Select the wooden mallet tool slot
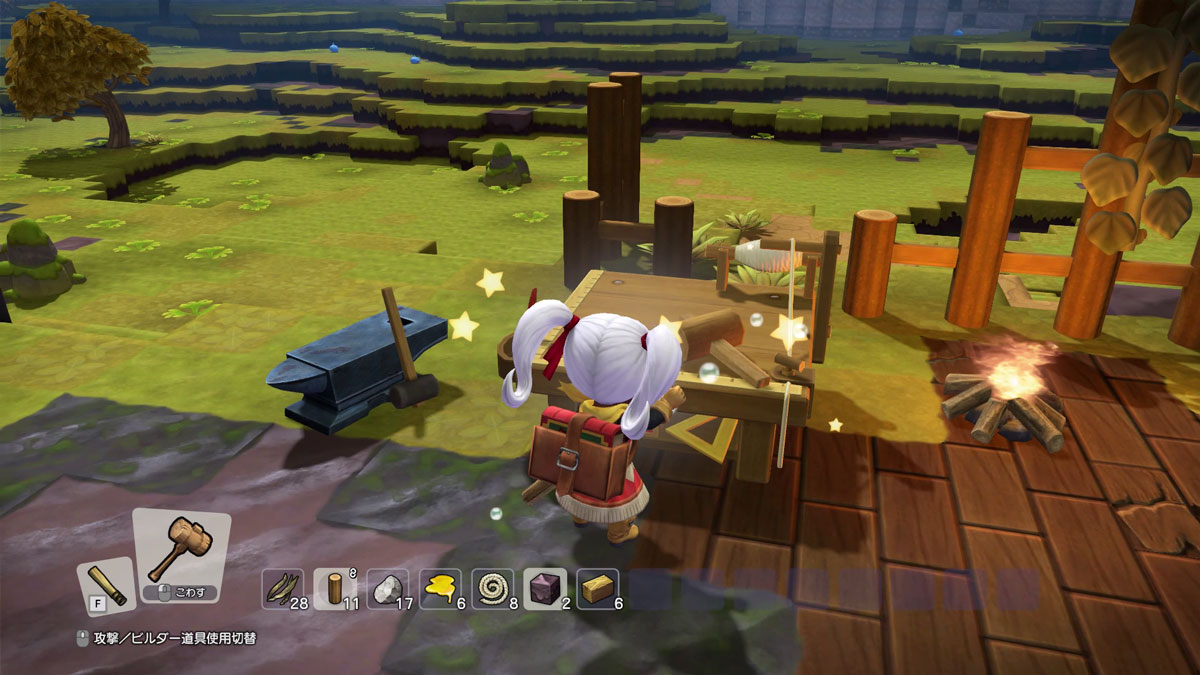 [x=180, y=553]
